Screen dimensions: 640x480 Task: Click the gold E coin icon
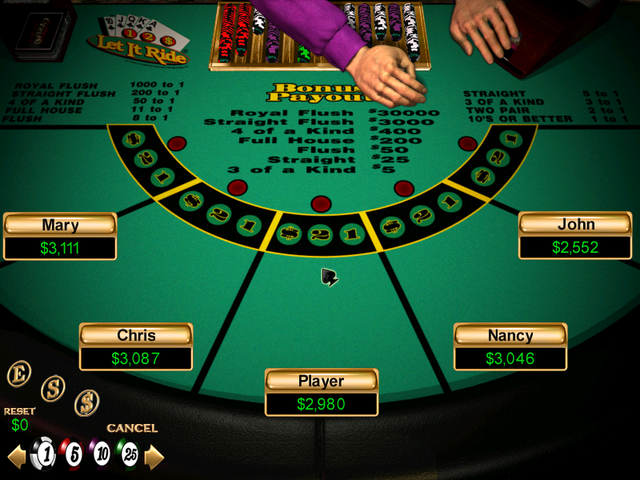pyautogui.click(x=19, y=374)
